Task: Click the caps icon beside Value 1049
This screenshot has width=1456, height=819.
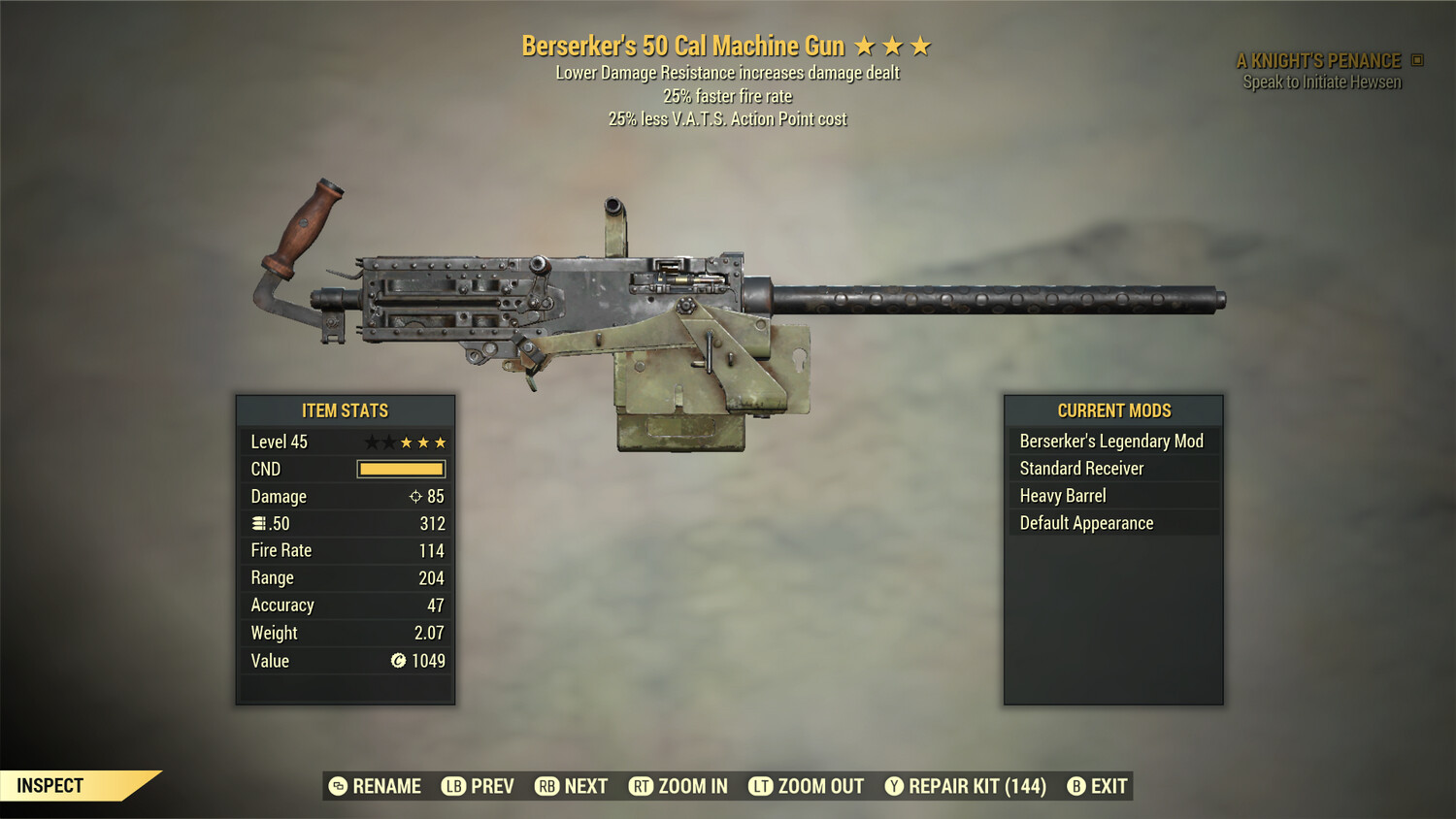Action: point(397,661)
